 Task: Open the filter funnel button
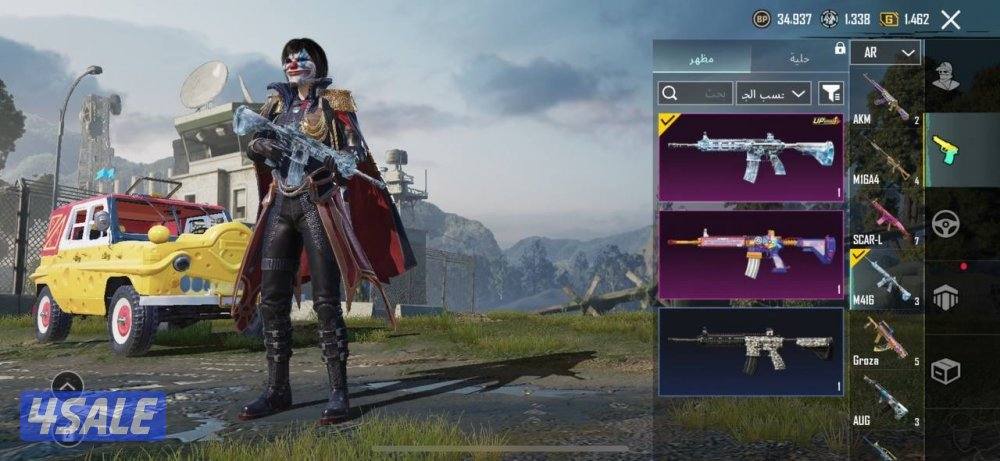(x=830, y=93)
